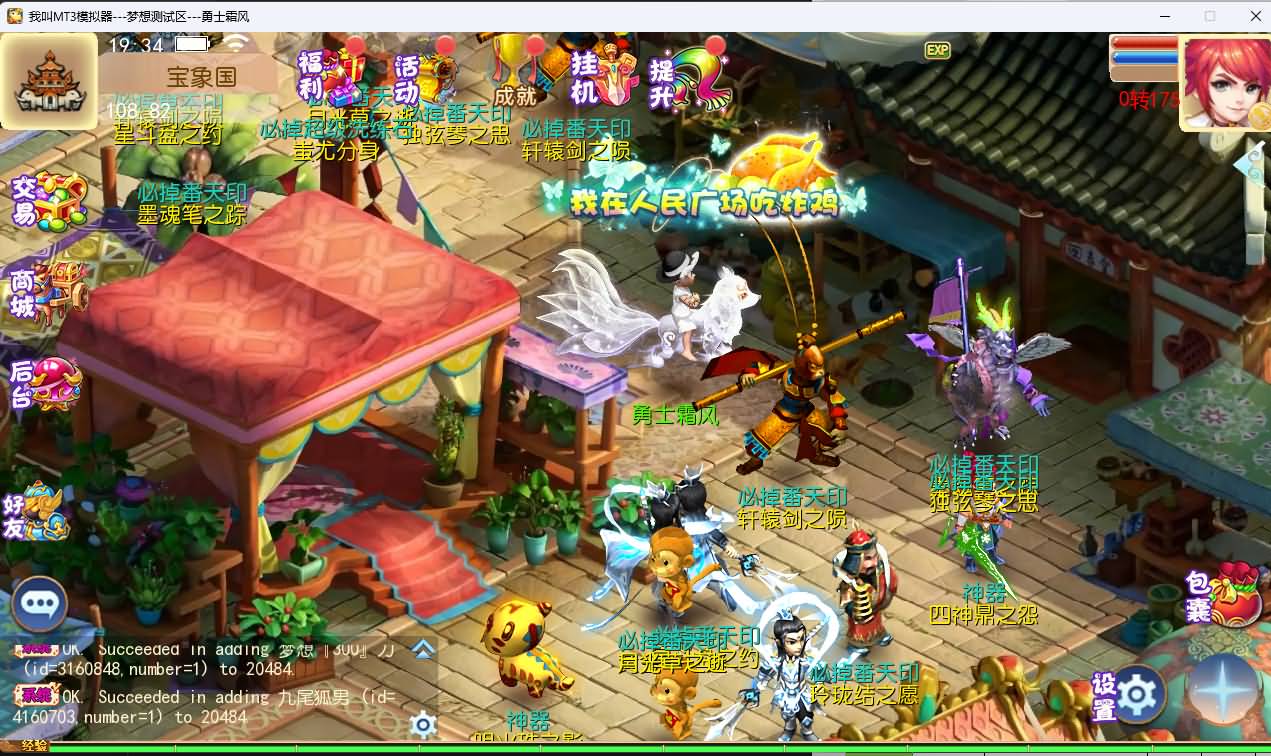Show the 好友 friends list
Screen dimensions: 1271x756
[x=40, y=511]
